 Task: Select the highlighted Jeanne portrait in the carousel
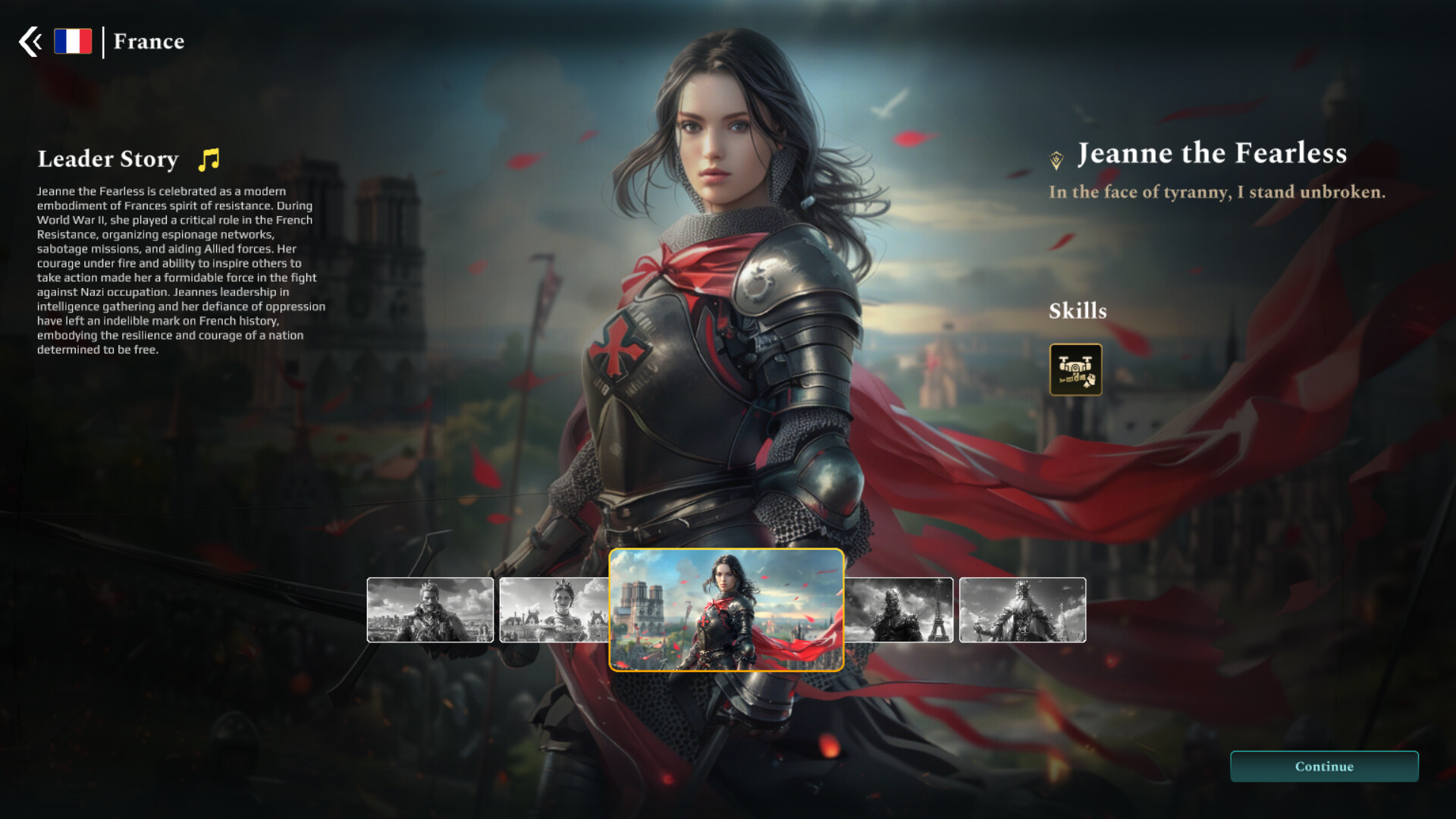(x=727, y=609)
